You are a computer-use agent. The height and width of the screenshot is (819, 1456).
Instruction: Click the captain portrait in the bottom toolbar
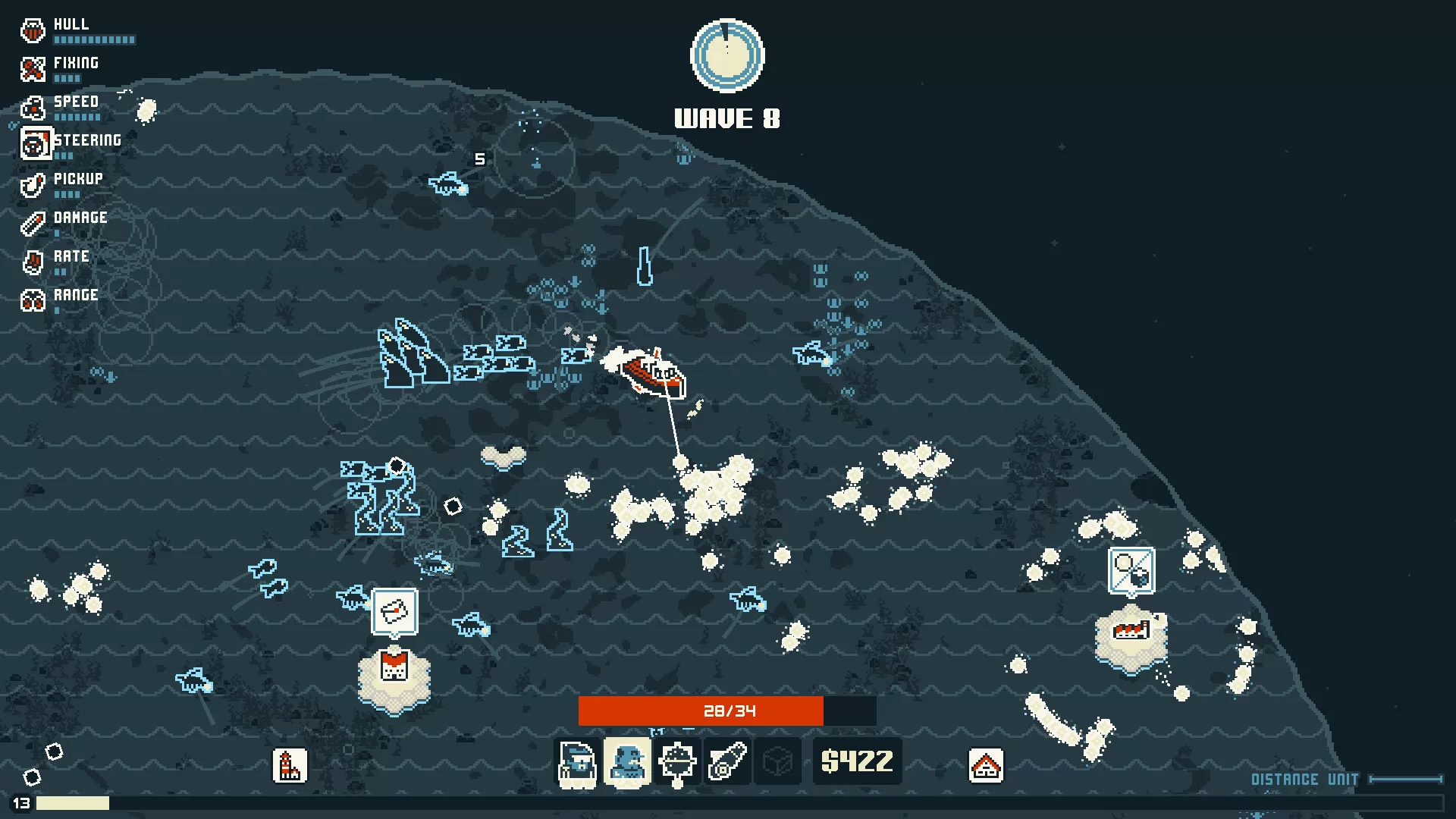578,762
